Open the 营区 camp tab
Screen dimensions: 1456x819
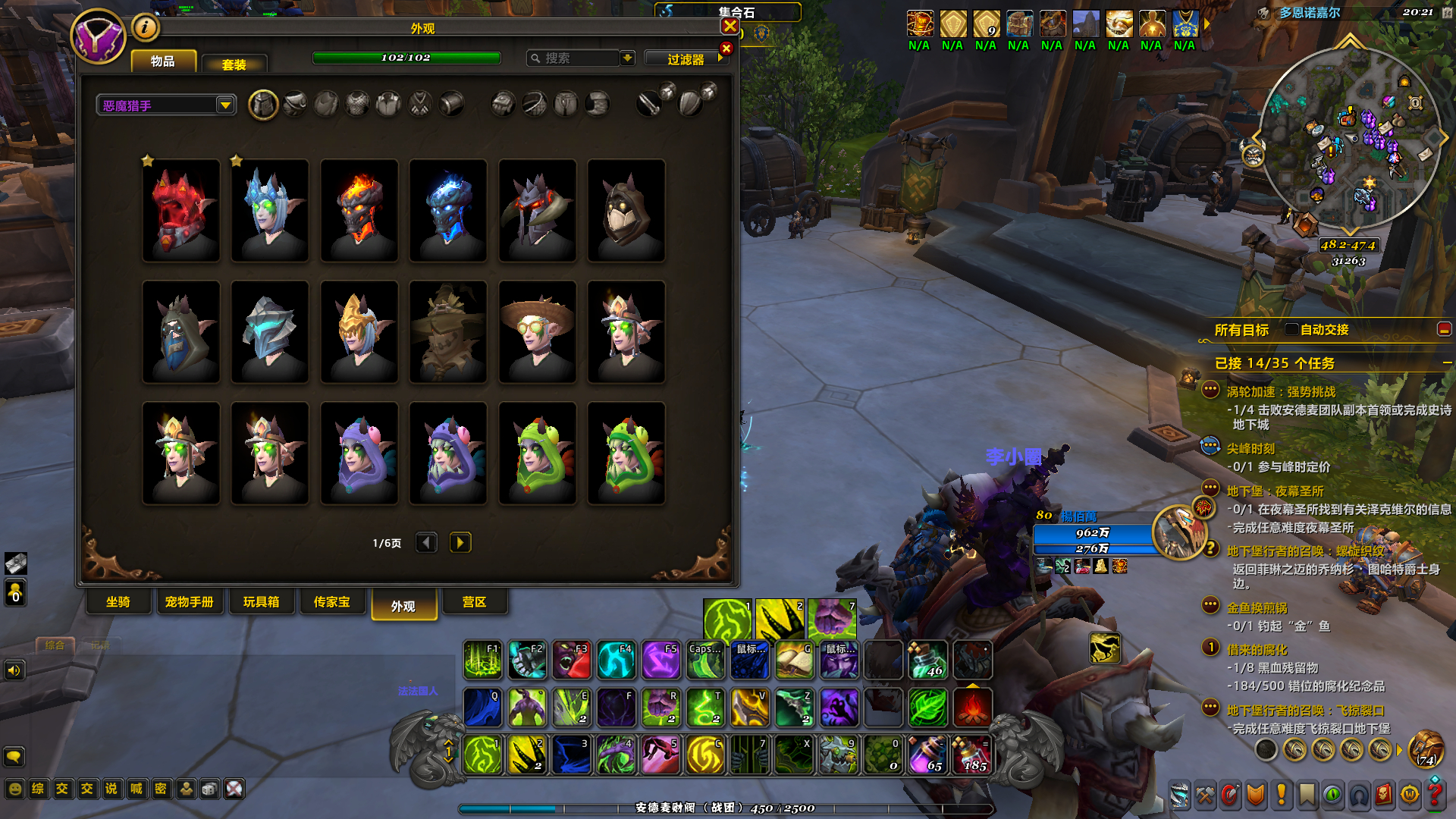tap(474, 602)
